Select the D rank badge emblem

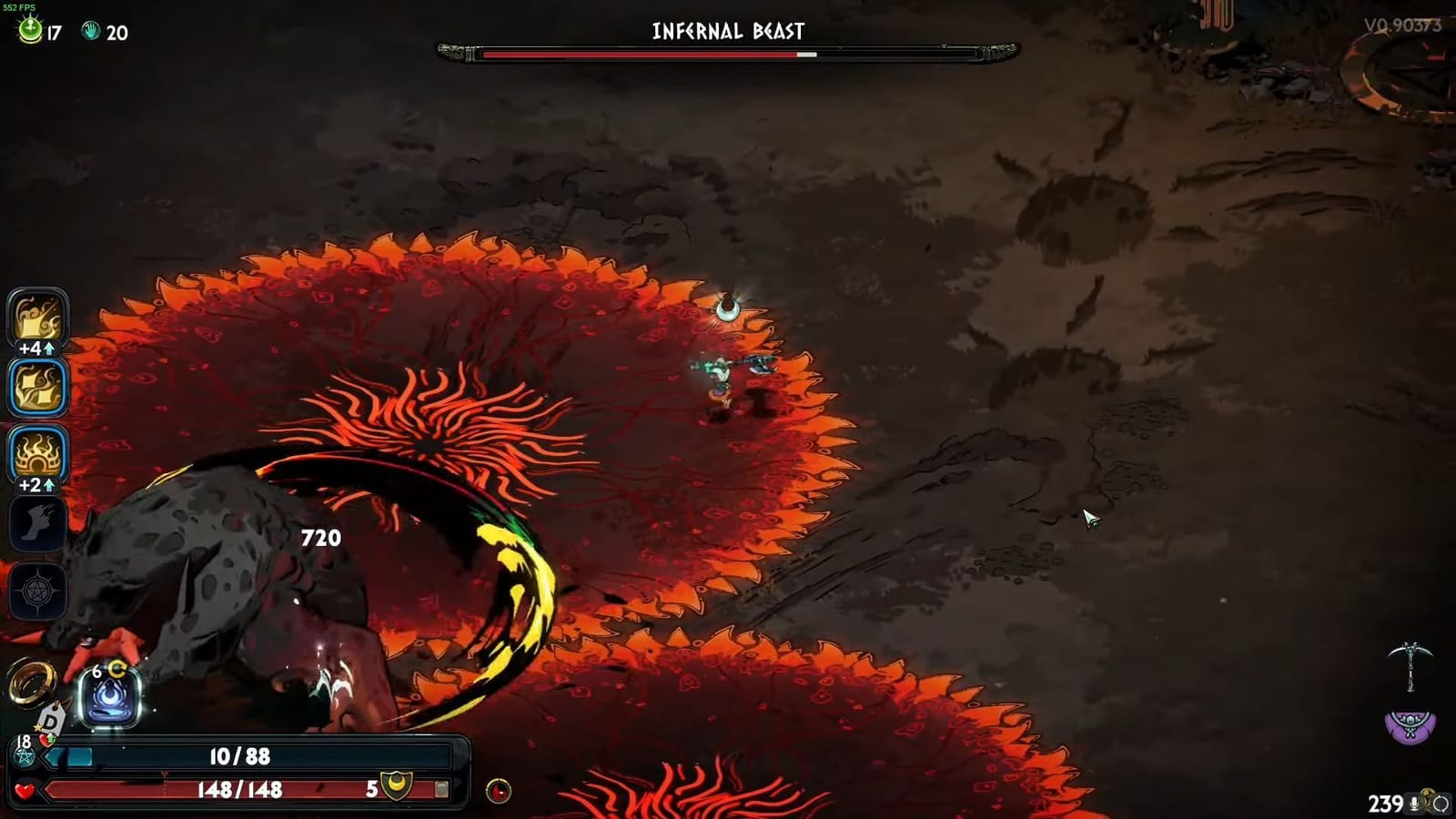(x=50, y=721)
